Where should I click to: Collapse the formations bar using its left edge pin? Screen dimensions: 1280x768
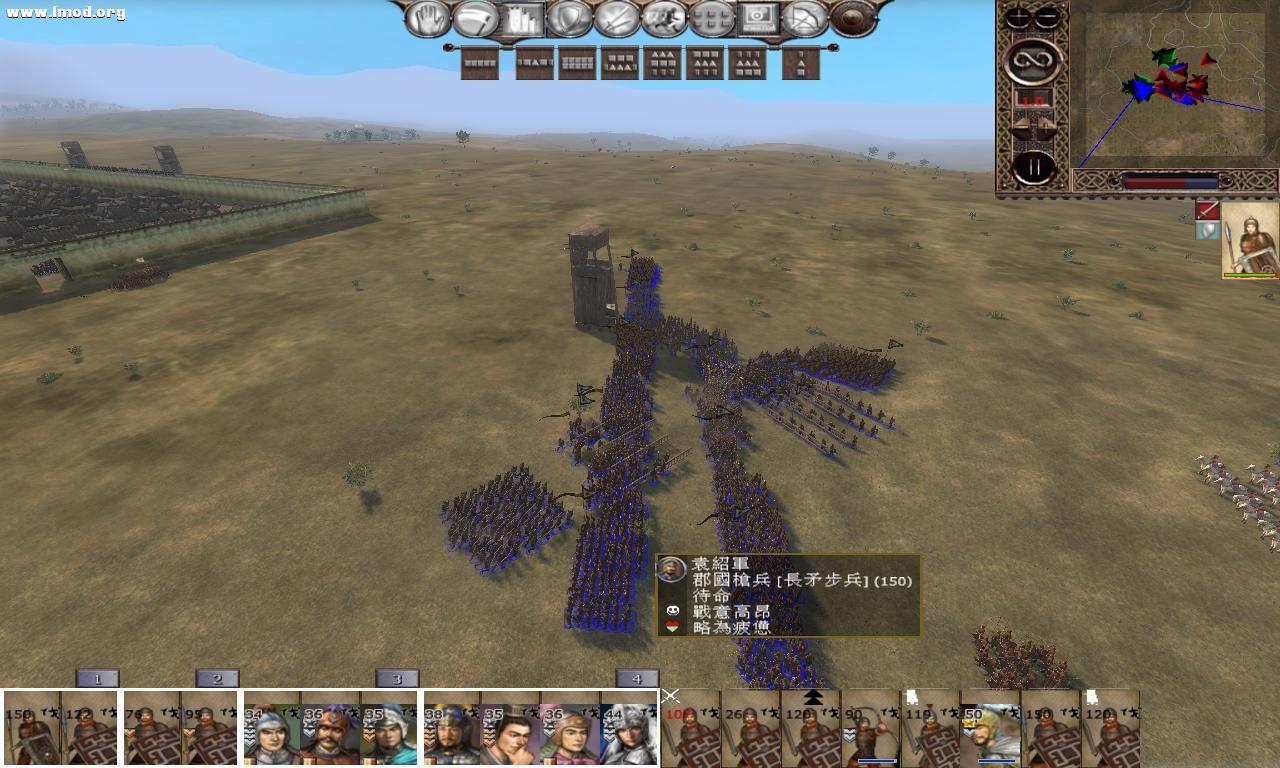pyautogui.click(x=447, y=46)
